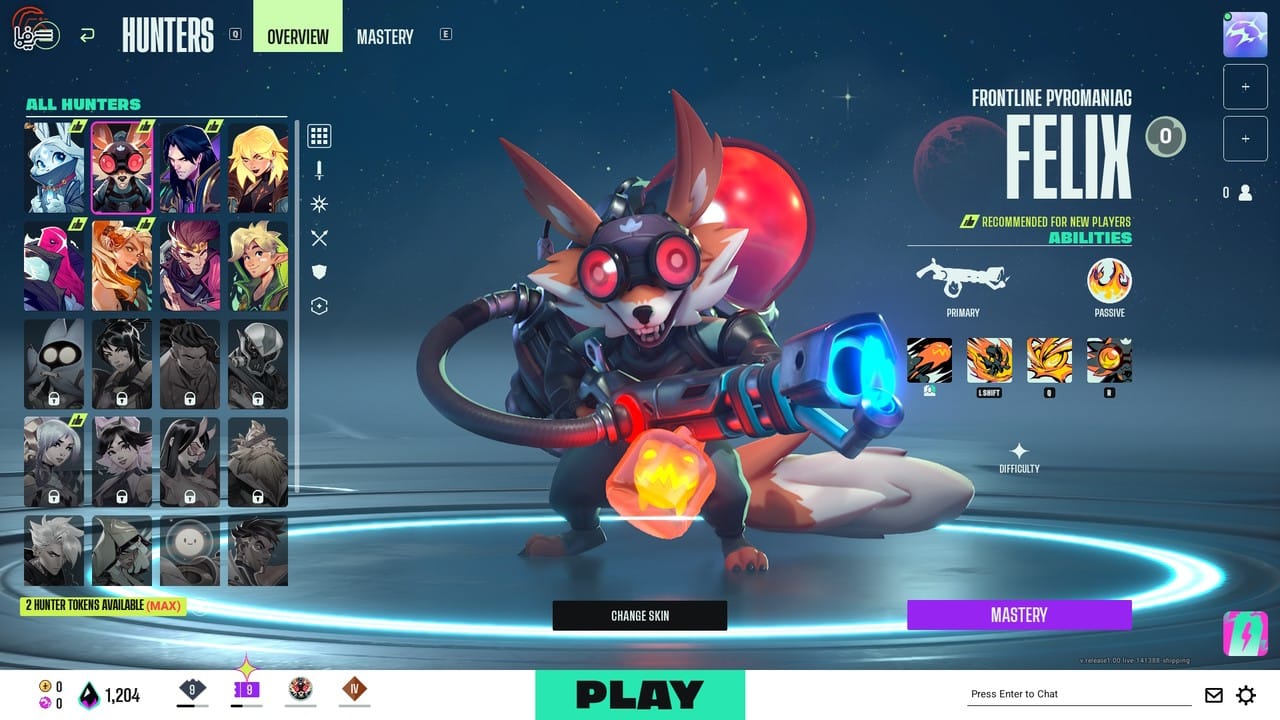
Task: Pick the pink-hooded hunter portrait
Action: coord(54,266)
